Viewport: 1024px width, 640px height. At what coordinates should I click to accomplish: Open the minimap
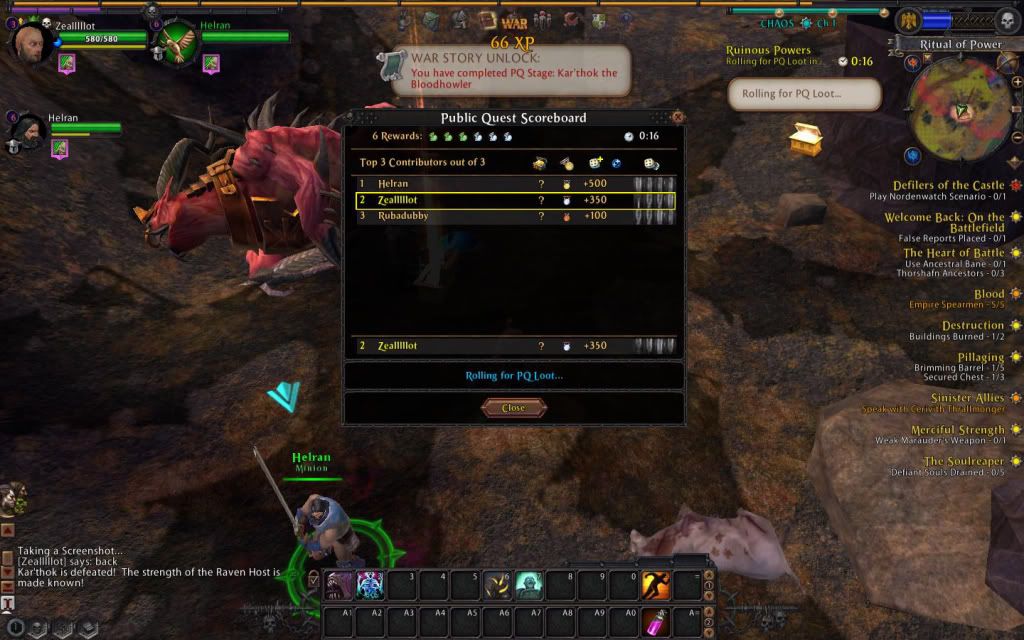[x=958, y=107]
